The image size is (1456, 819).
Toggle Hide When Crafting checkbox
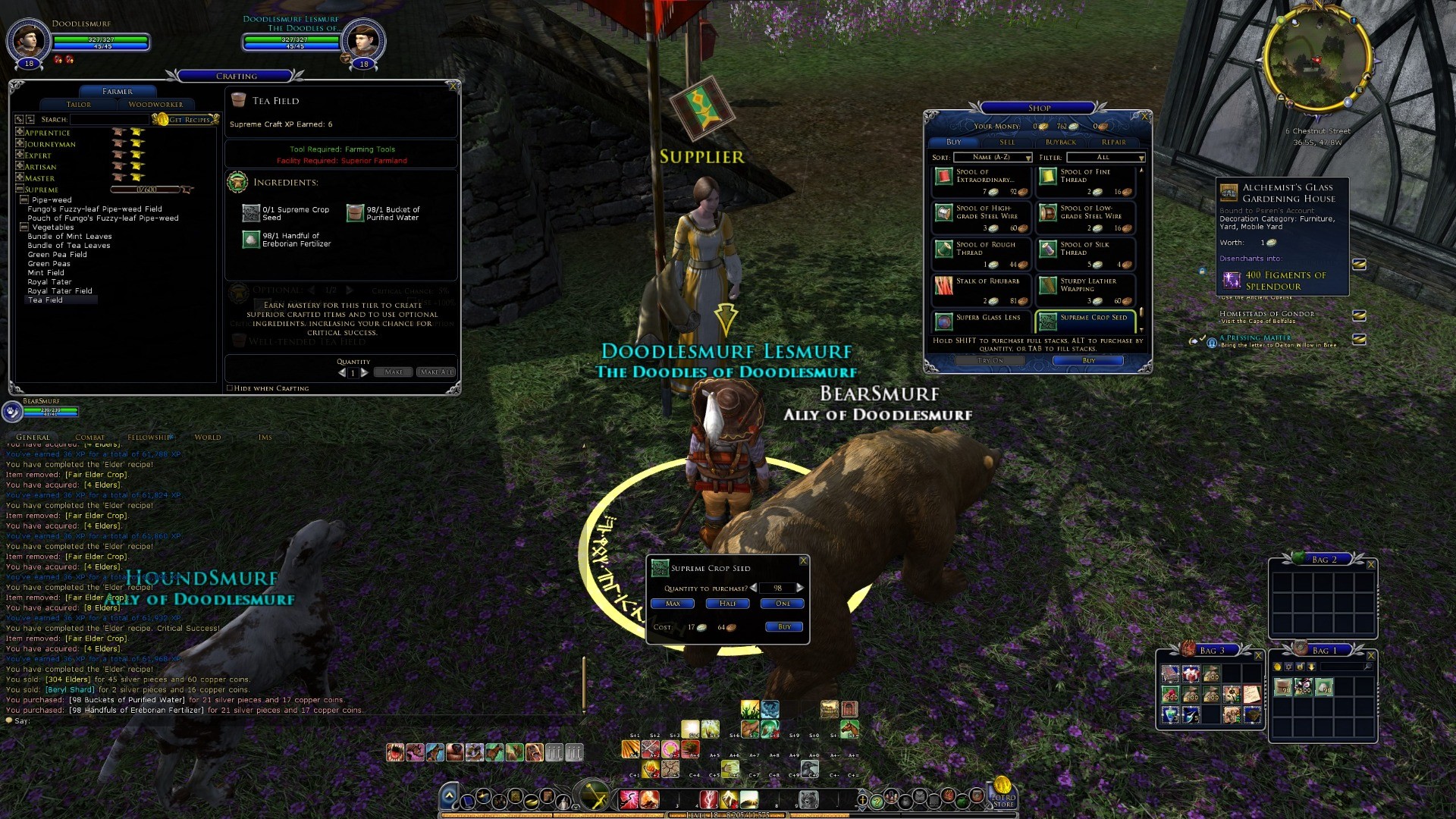[x=230, y=388]
